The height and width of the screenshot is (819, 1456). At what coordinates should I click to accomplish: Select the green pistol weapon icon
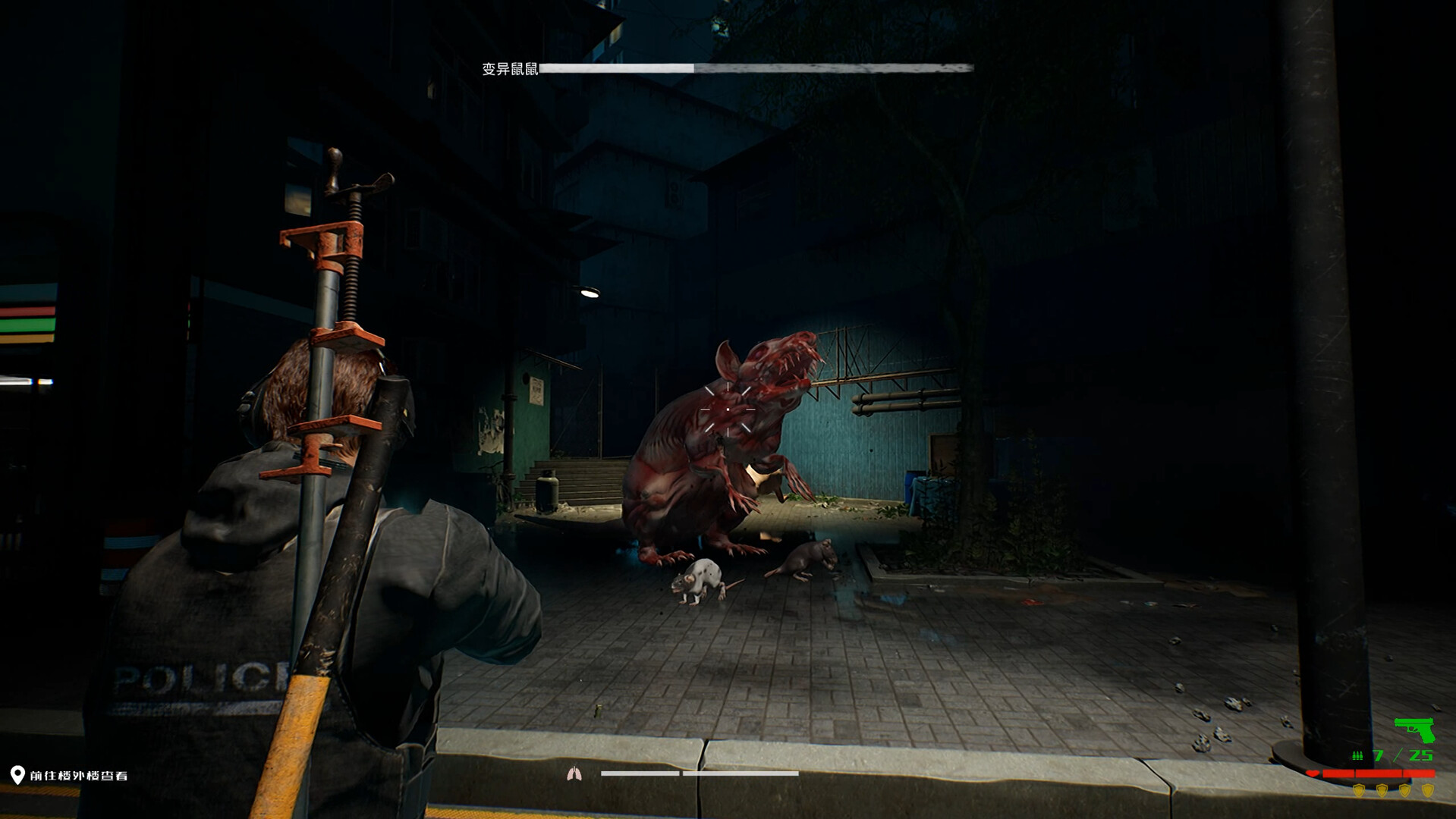coord(1414,730)
